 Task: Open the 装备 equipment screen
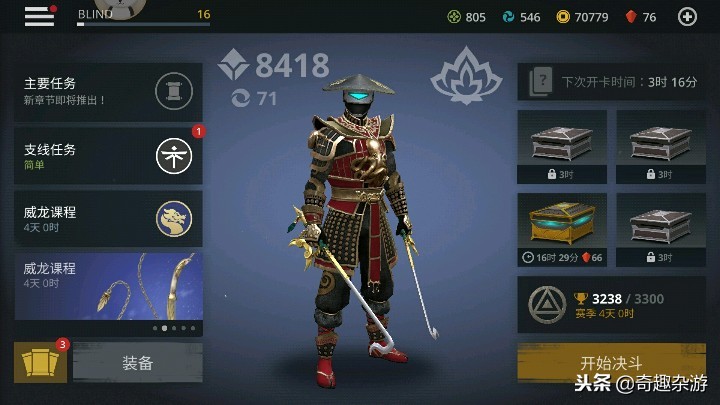pos(138,363)
